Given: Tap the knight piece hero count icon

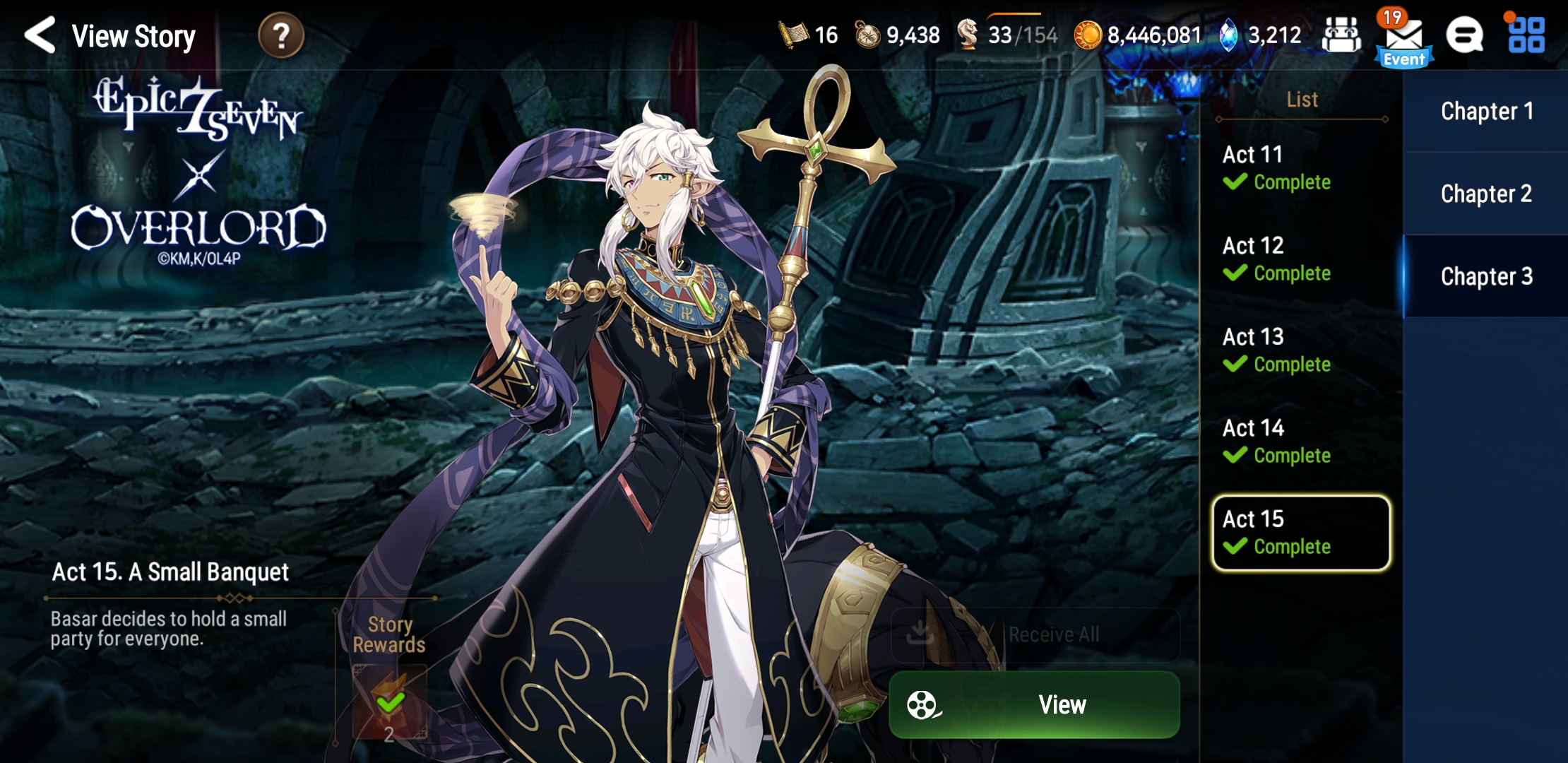Looking at the screenshot, I should tap(969, 35).
